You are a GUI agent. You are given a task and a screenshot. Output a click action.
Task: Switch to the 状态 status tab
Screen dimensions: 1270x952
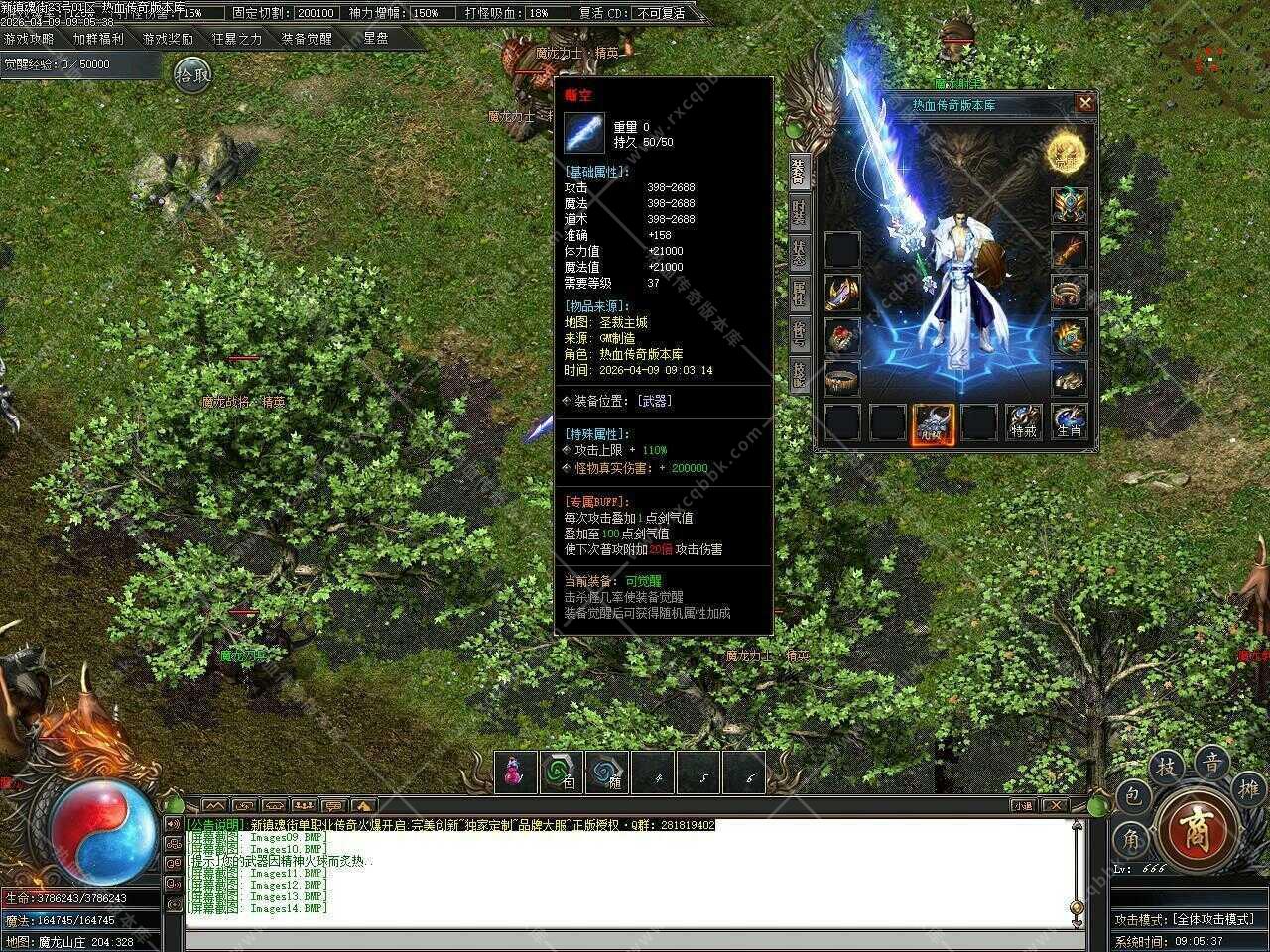pos(800,252)
